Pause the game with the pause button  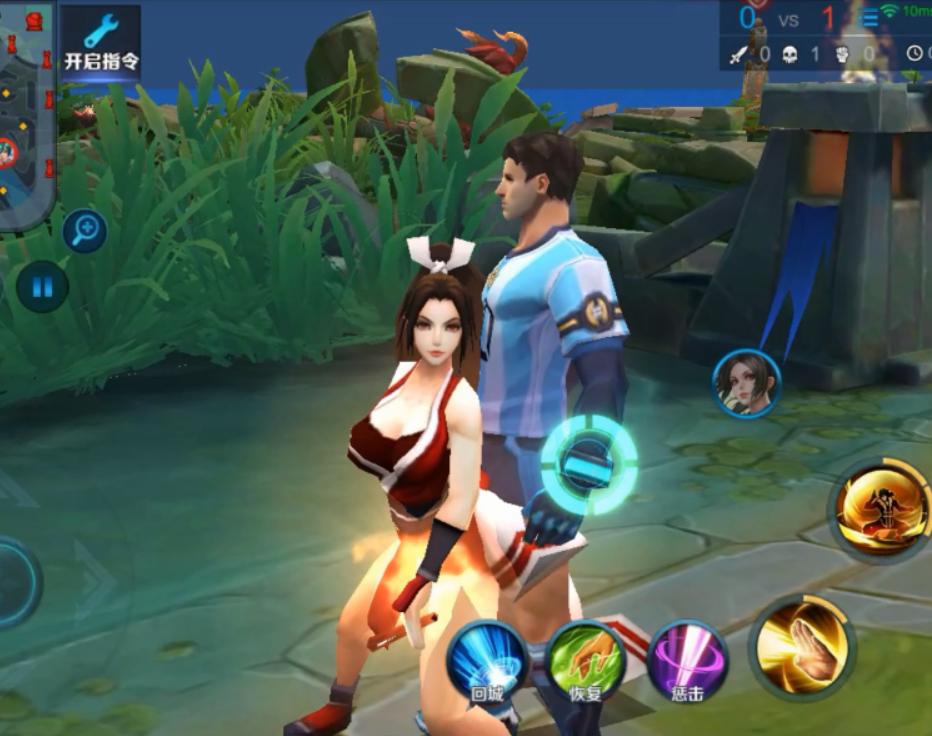(42, 287)
